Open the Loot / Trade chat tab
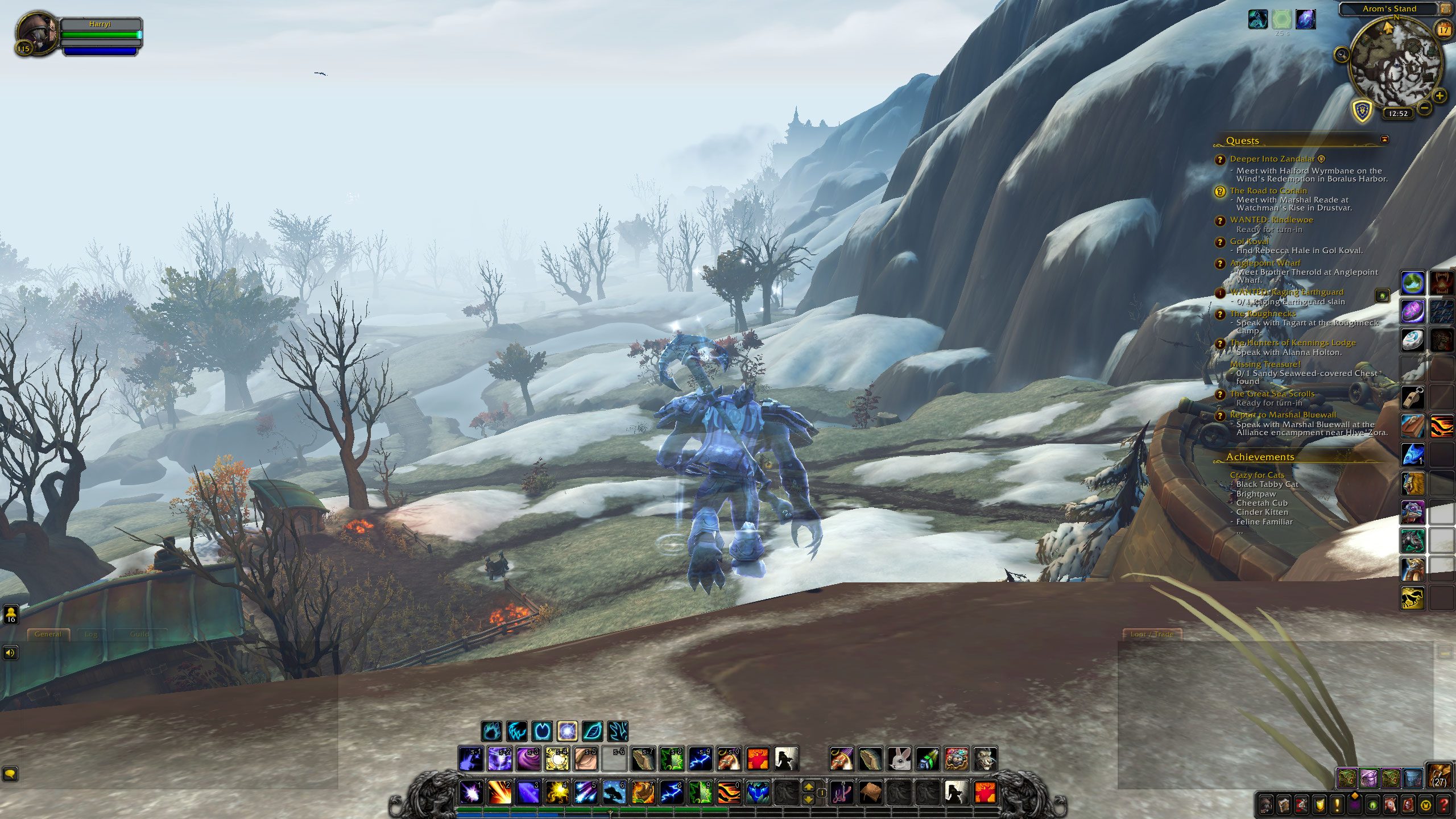Screen dimensions: 1456x819 1152,634
